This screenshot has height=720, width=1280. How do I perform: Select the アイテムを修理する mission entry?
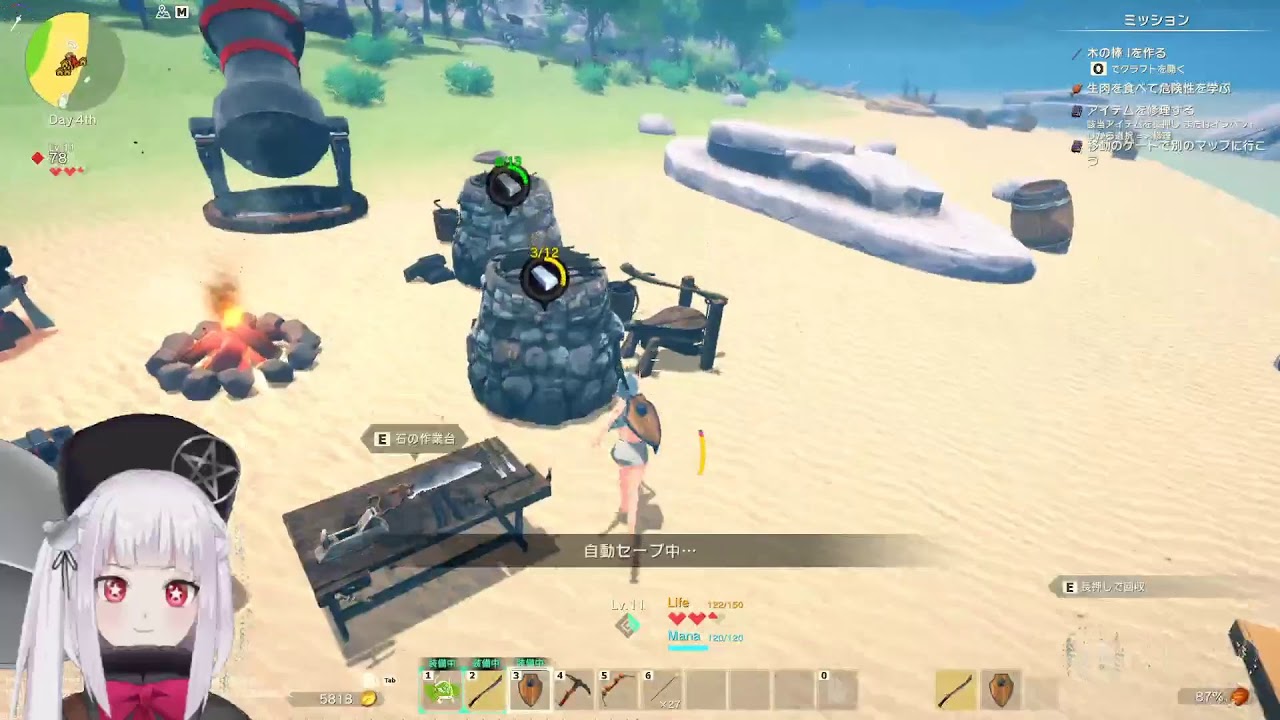tap(1140, 110)
